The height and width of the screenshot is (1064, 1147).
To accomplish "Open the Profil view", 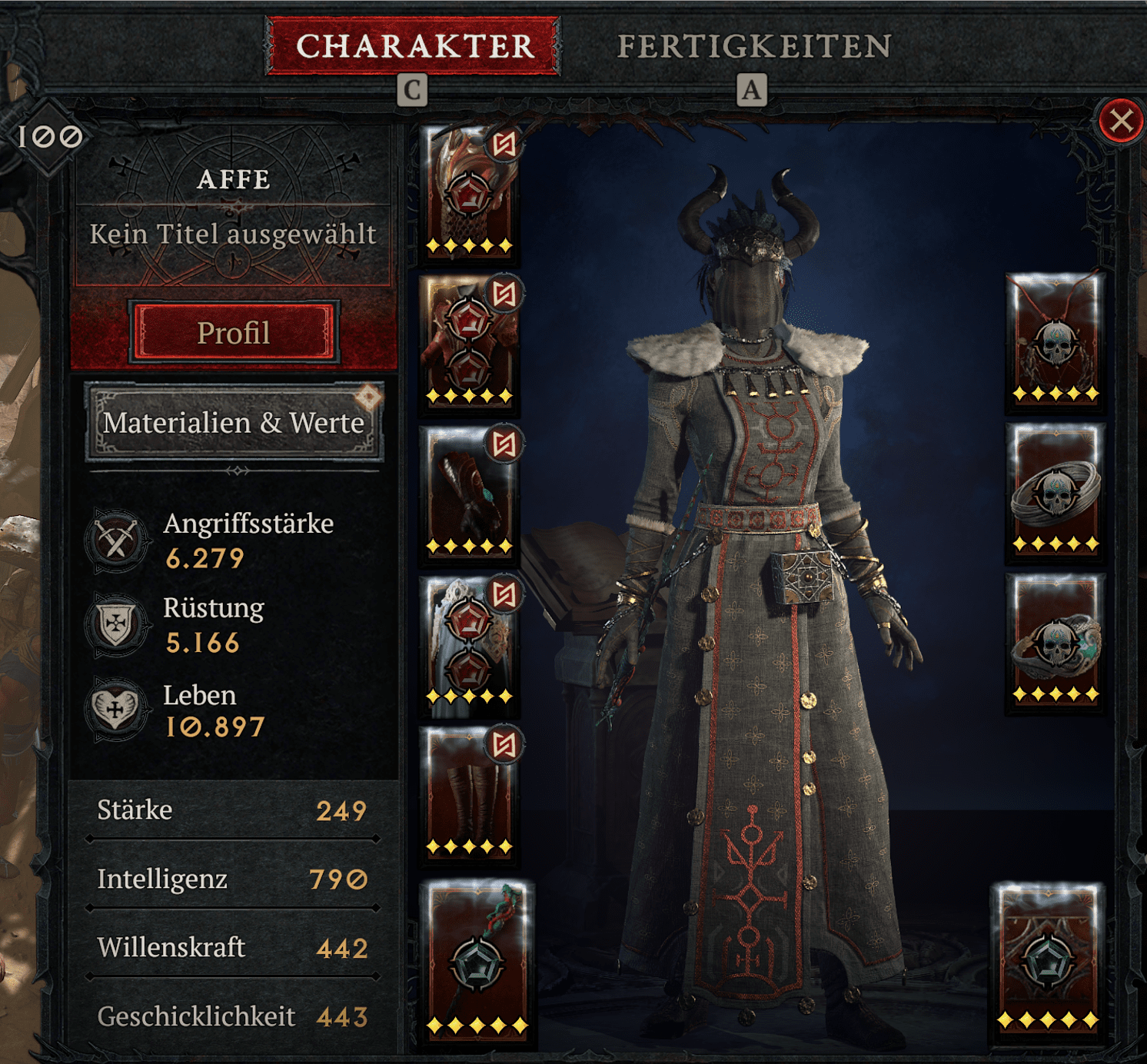I will pyautogui.click(x=234, y=333).
